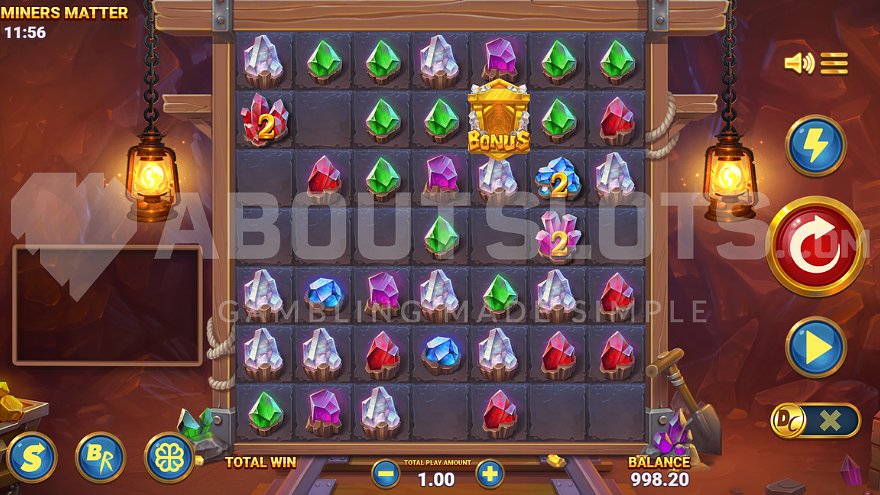Click the yellow S button

pyautogui.click(x=31, y=457)
